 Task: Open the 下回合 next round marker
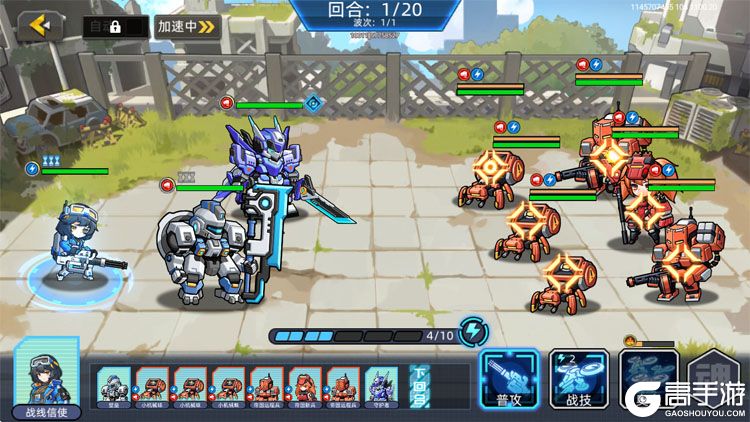click(419, 385)
